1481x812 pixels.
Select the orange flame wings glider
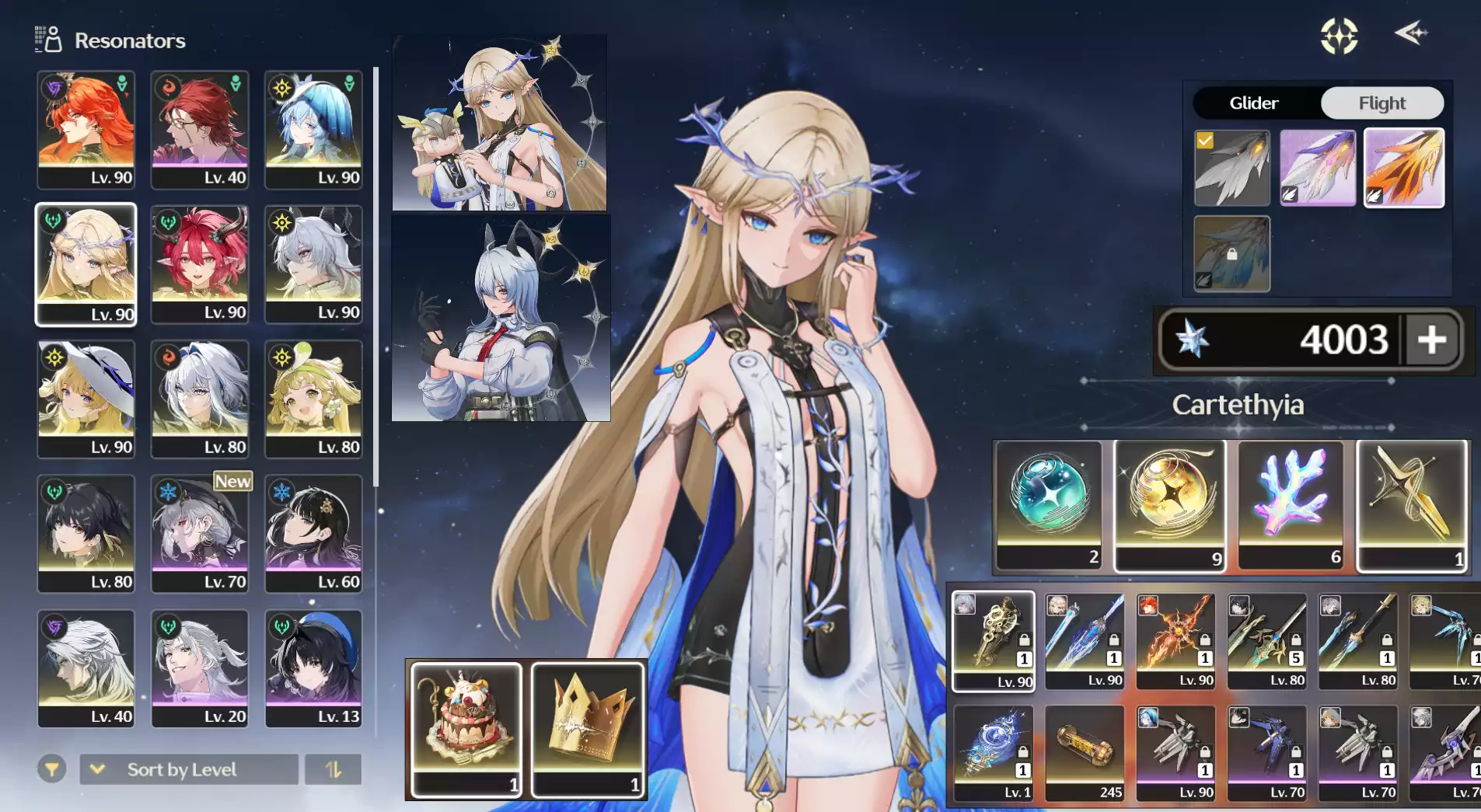click(x=1403, y=167)
